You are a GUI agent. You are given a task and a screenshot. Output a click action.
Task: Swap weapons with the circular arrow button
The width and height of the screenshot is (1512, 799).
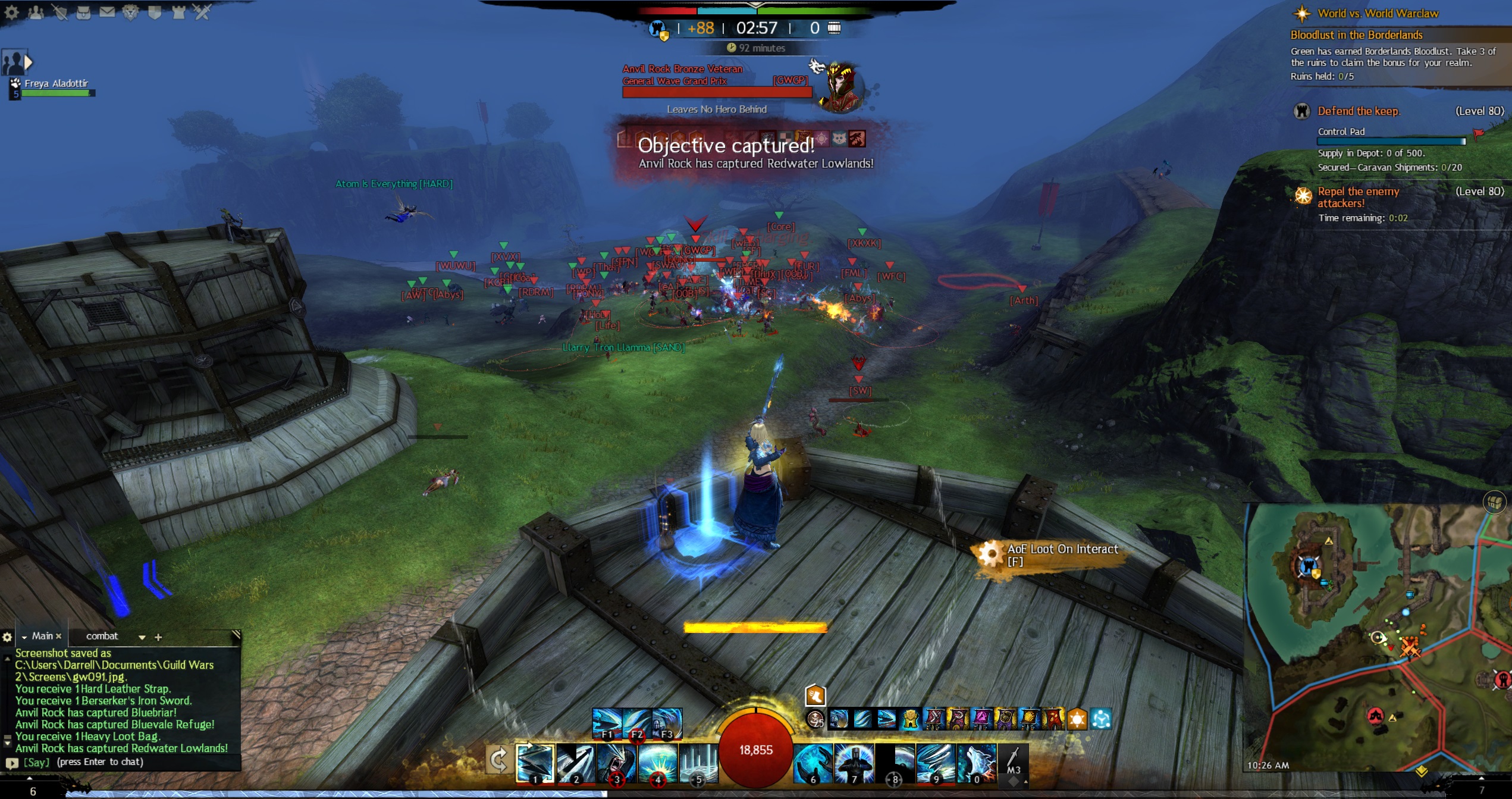click(x=498, y=760)
